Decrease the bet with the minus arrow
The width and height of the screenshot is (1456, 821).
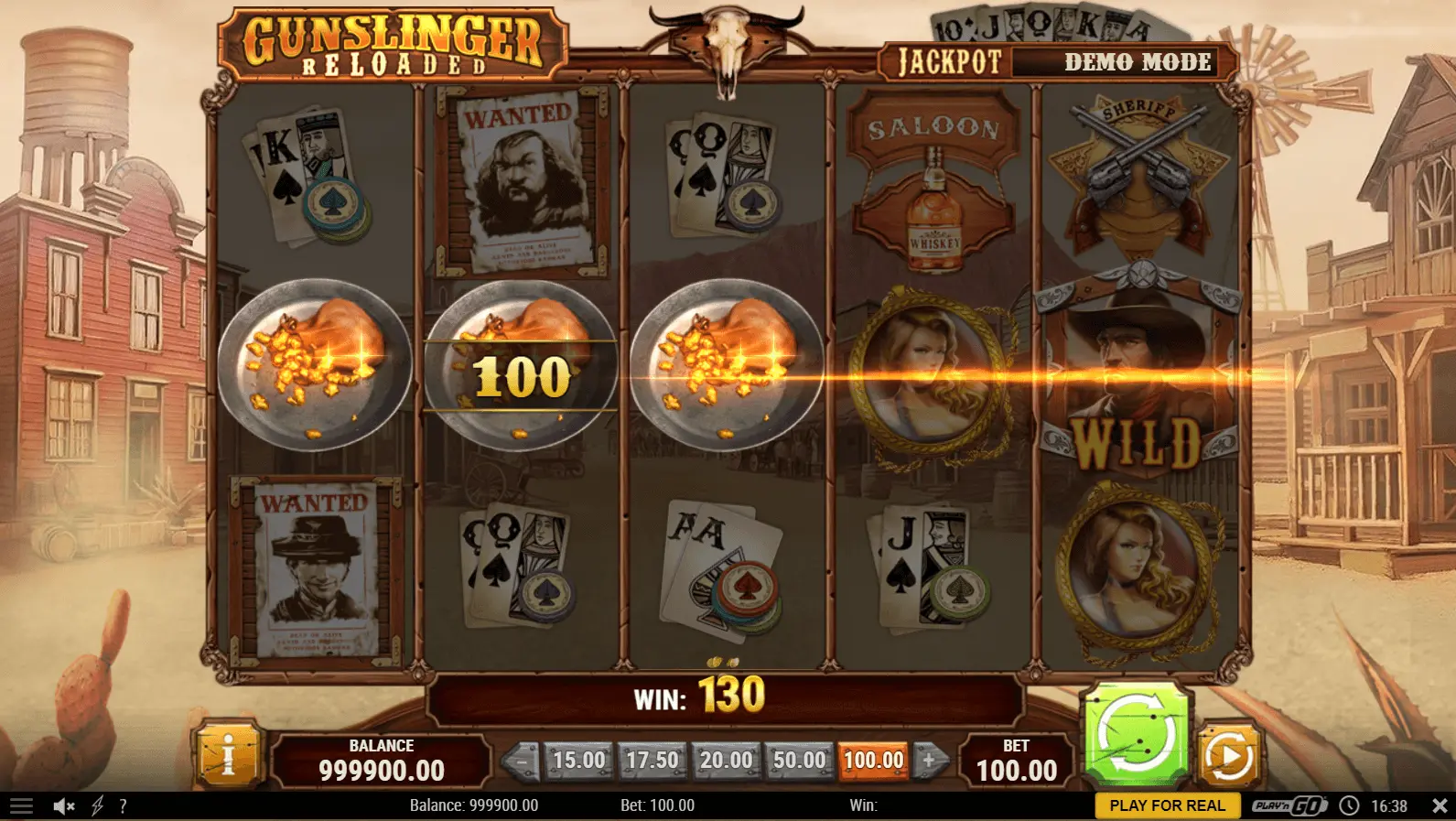(x=522, y=760)
